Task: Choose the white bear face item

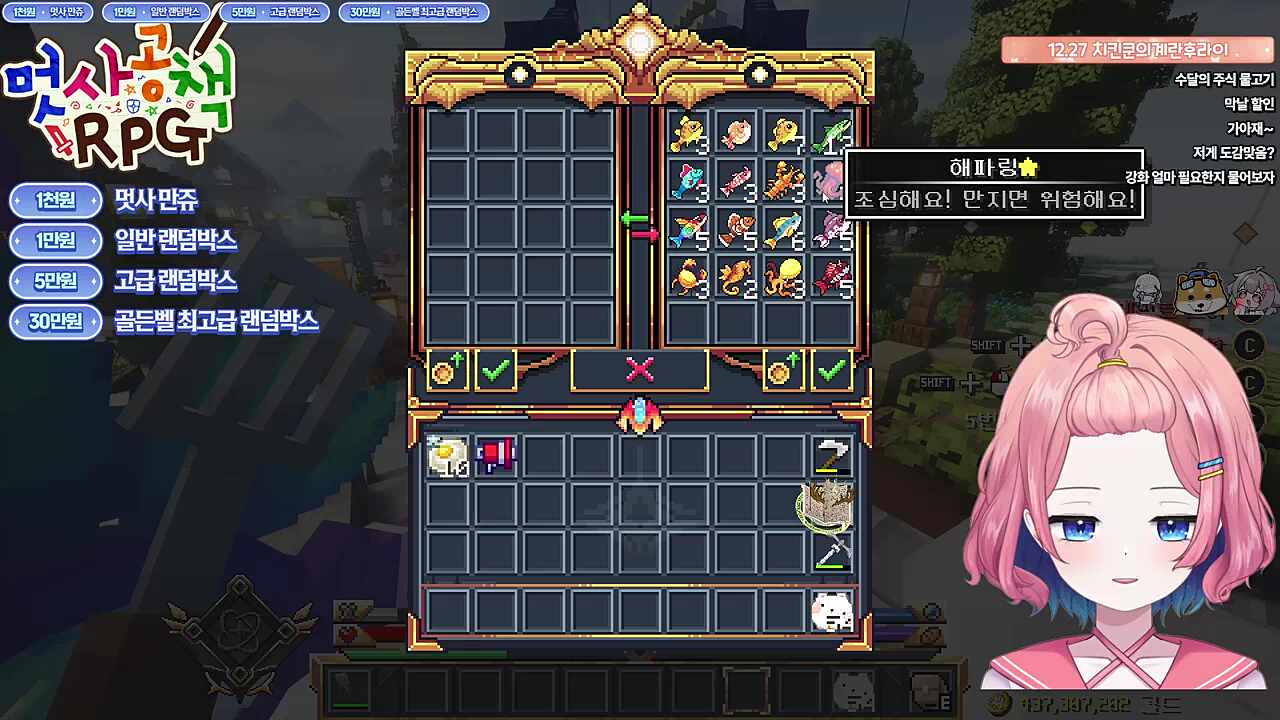Action: point(831,611)
